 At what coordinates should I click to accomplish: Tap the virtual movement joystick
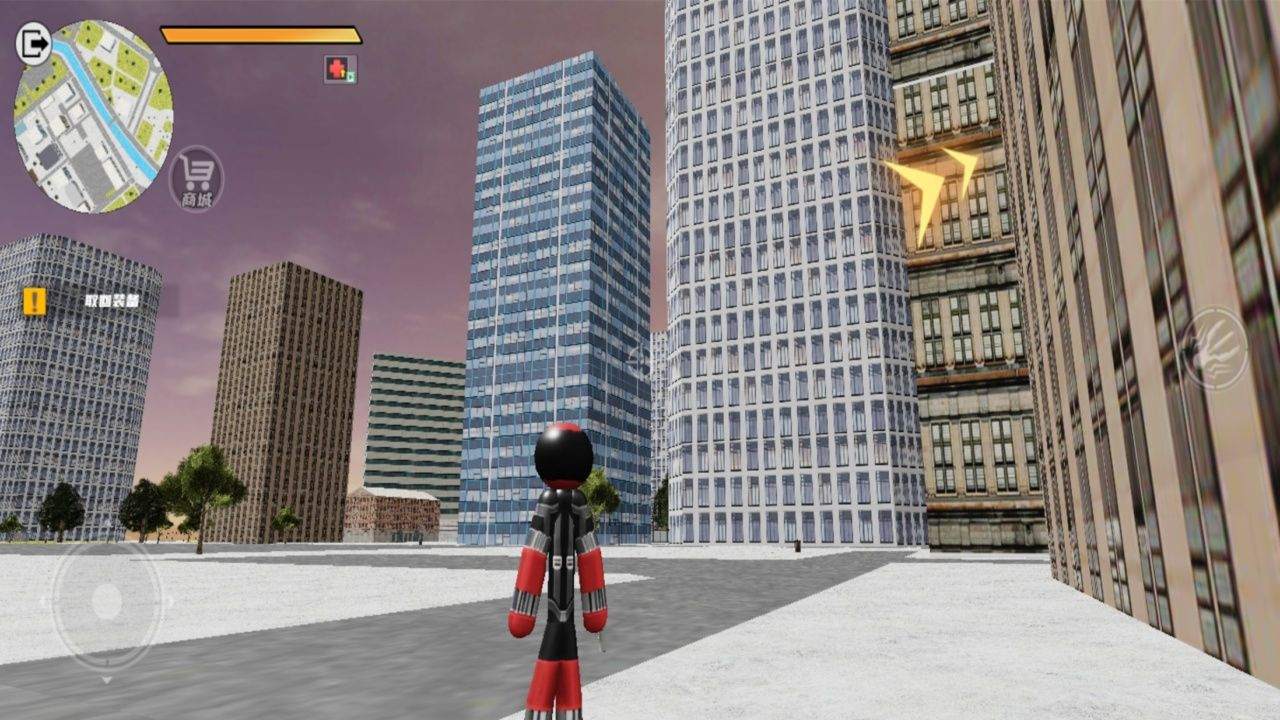106,603
